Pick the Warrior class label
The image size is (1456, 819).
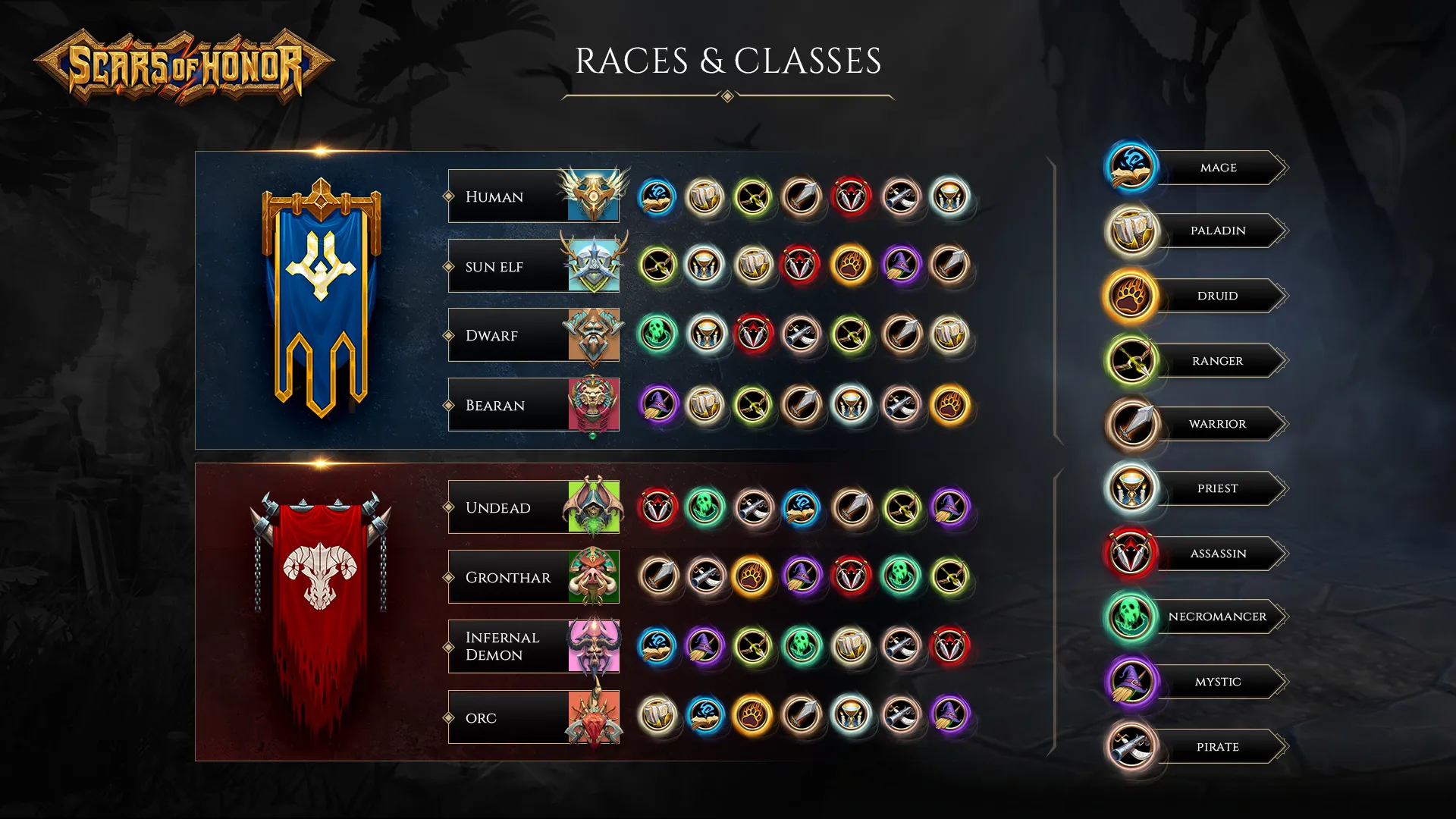[1218, 424]
